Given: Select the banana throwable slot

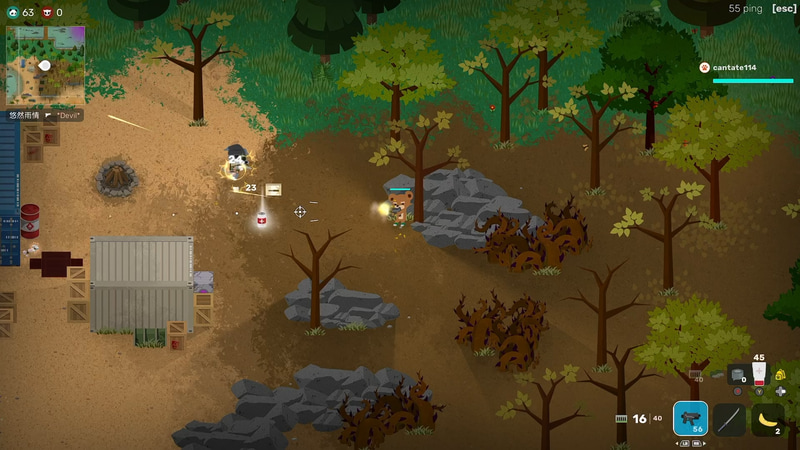Looking at the screenshot, I should pyautogui.click(x=767, y=419).
